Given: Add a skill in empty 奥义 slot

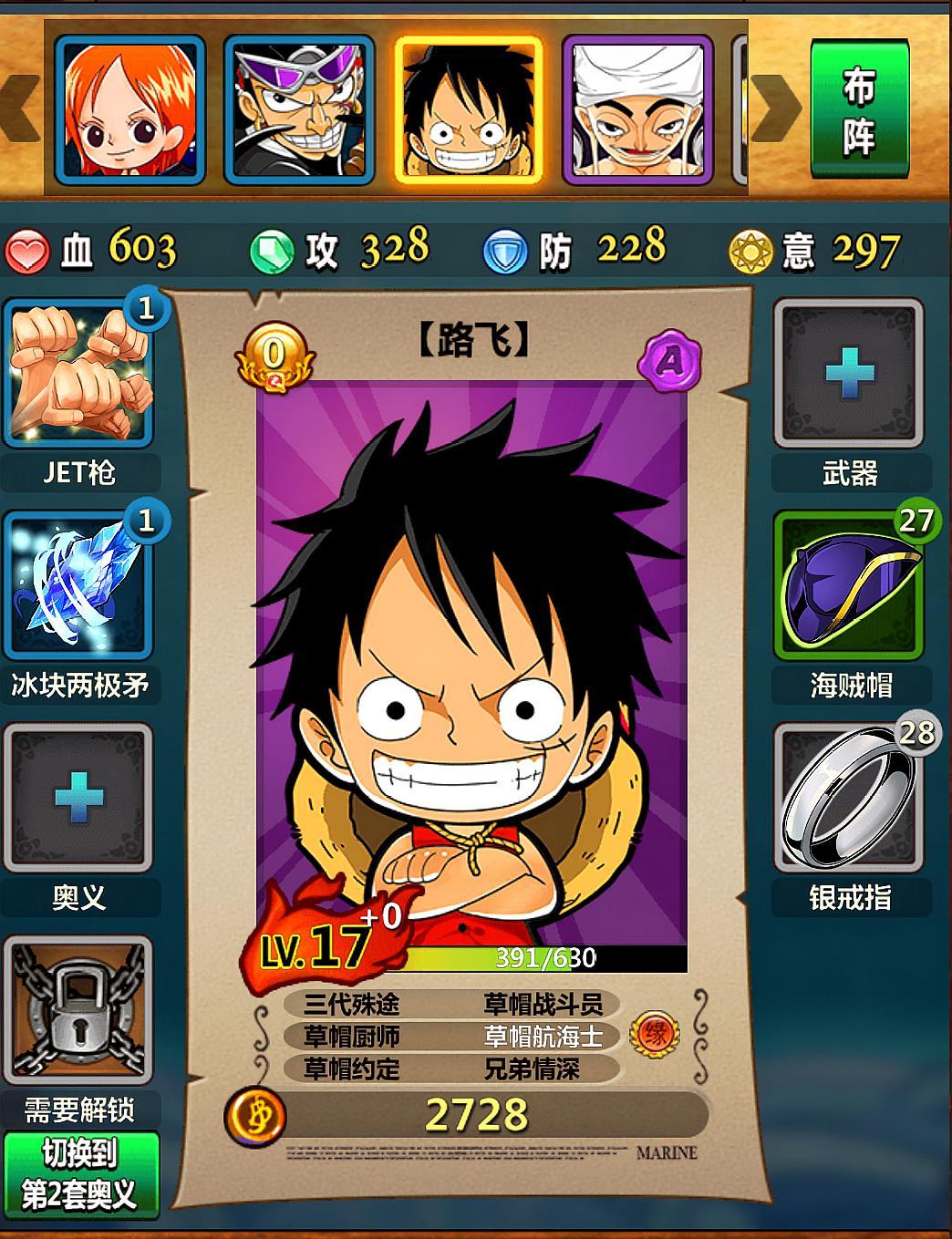Looking at the screenshot, I should (x=78, y=798).
